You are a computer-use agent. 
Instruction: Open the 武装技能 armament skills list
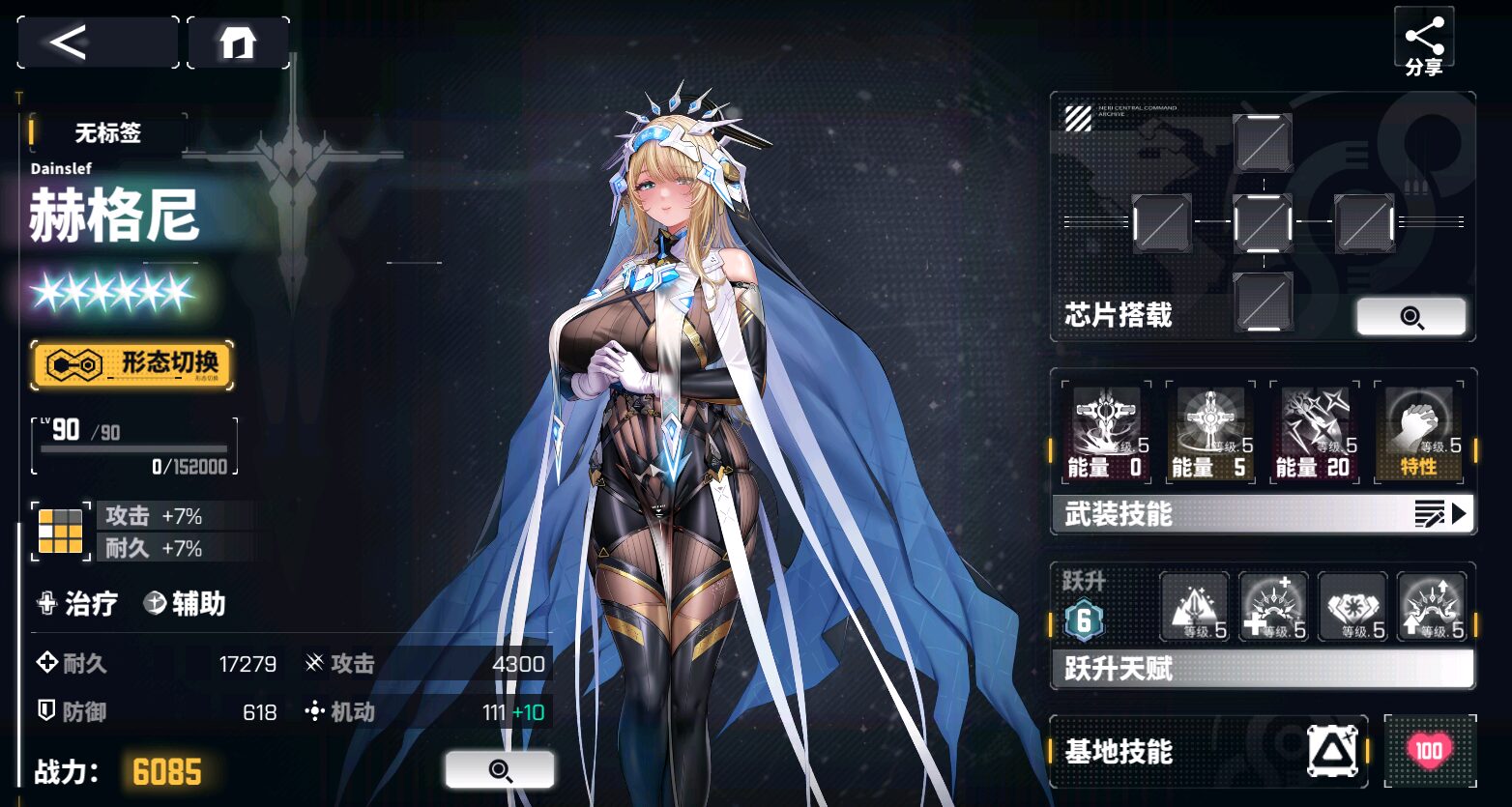pos(1262,514)
